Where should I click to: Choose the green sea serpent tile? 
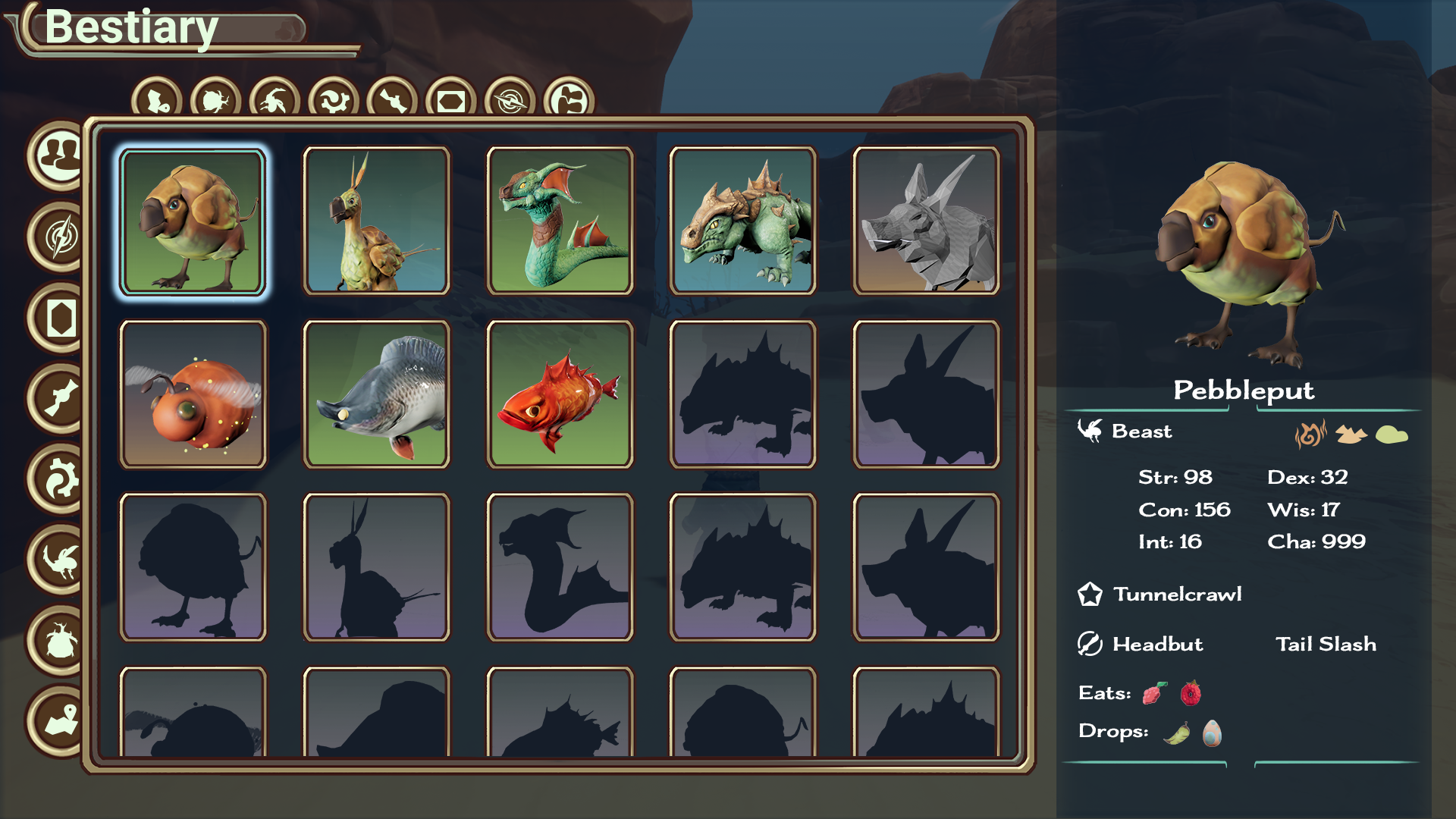[560, 221]
